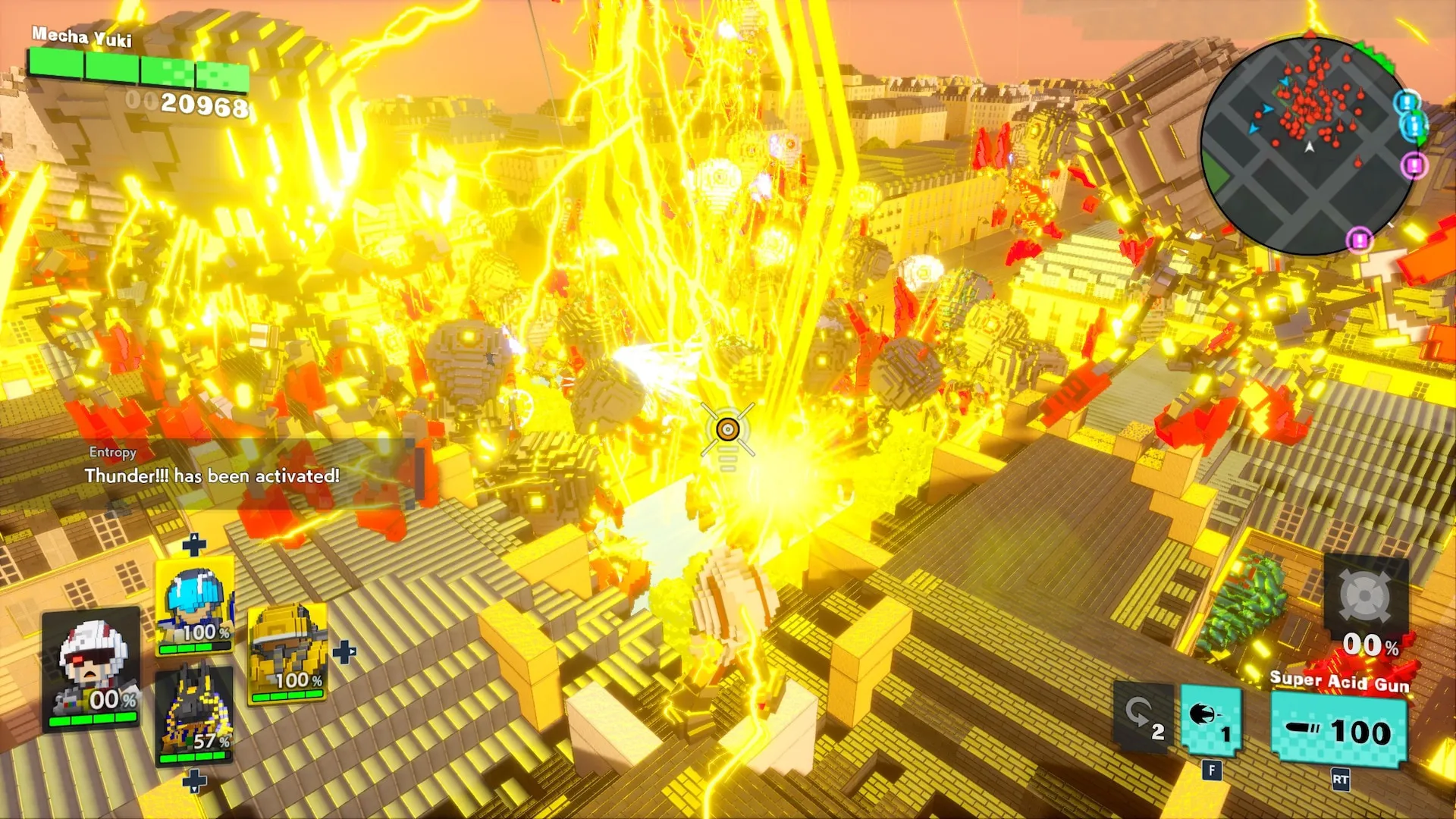Pick the Anubis-headed squad member portrait
The height and width of the screenshot is (819, 1456).
pos(194,714)
